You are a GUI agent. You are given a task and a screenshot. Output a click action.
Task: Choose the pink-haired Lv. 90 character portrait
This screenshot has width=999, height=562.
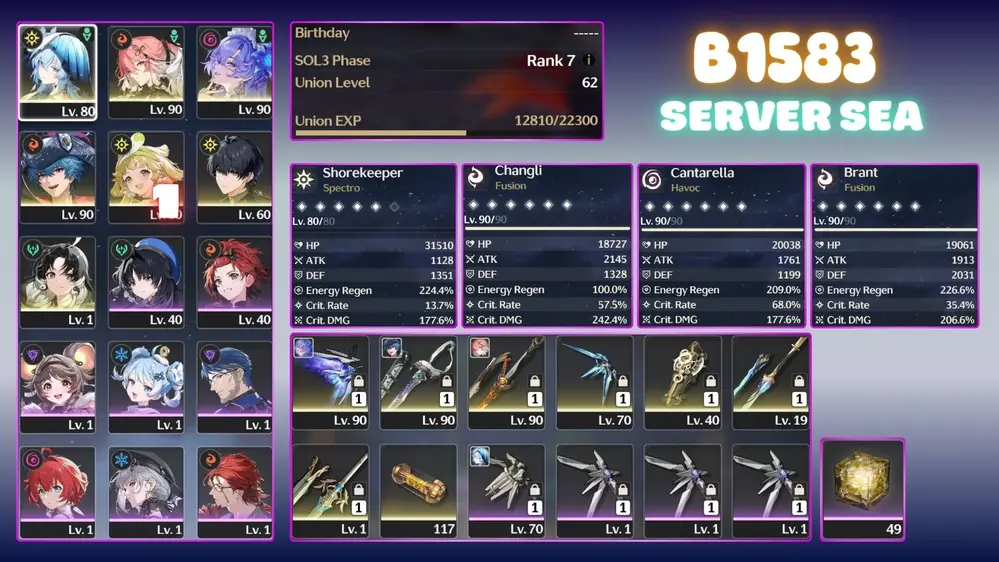coord(146,72)
